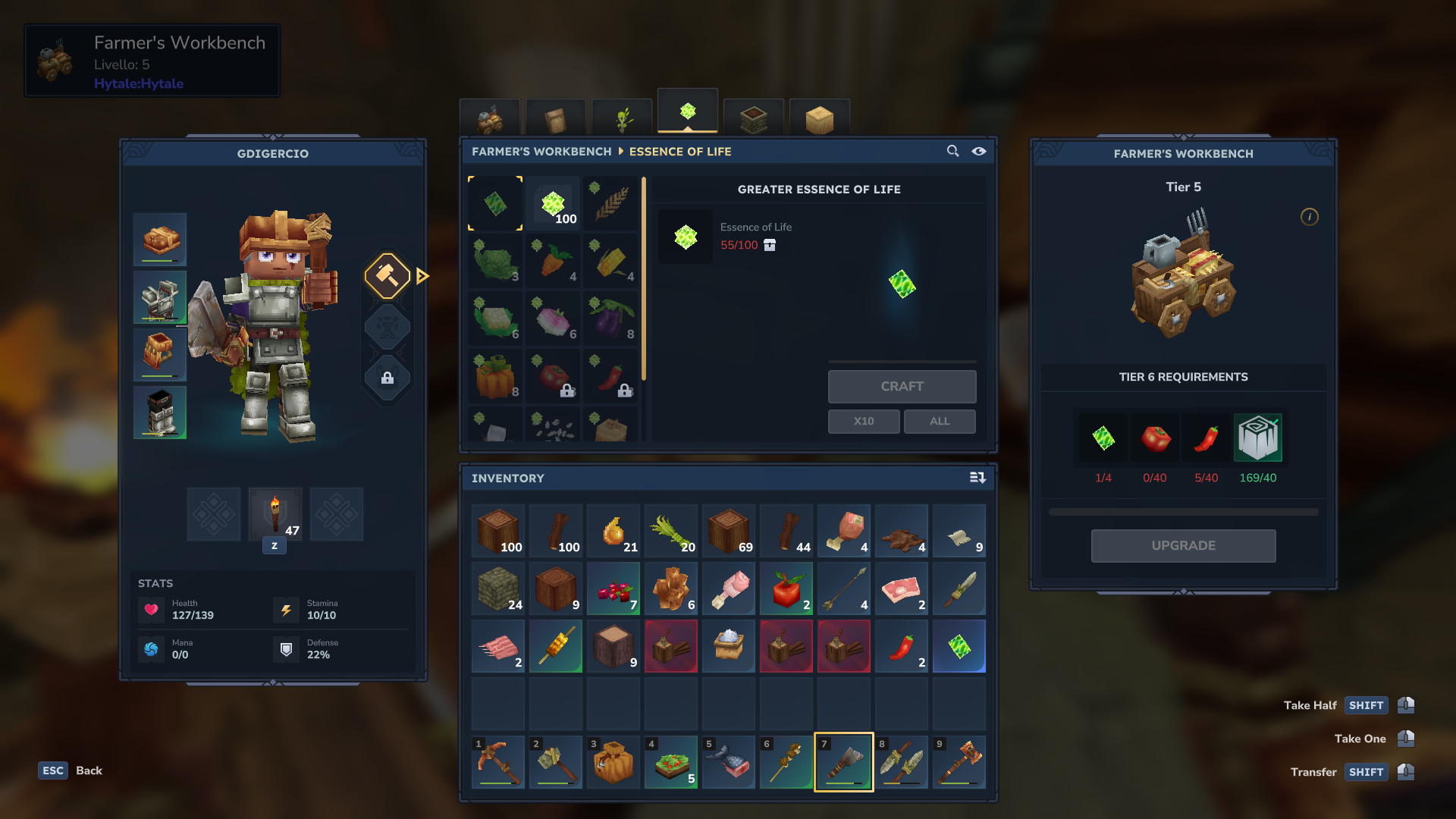
Task: Open the sapling seedling category tab
Action: [x=622, y=119]
